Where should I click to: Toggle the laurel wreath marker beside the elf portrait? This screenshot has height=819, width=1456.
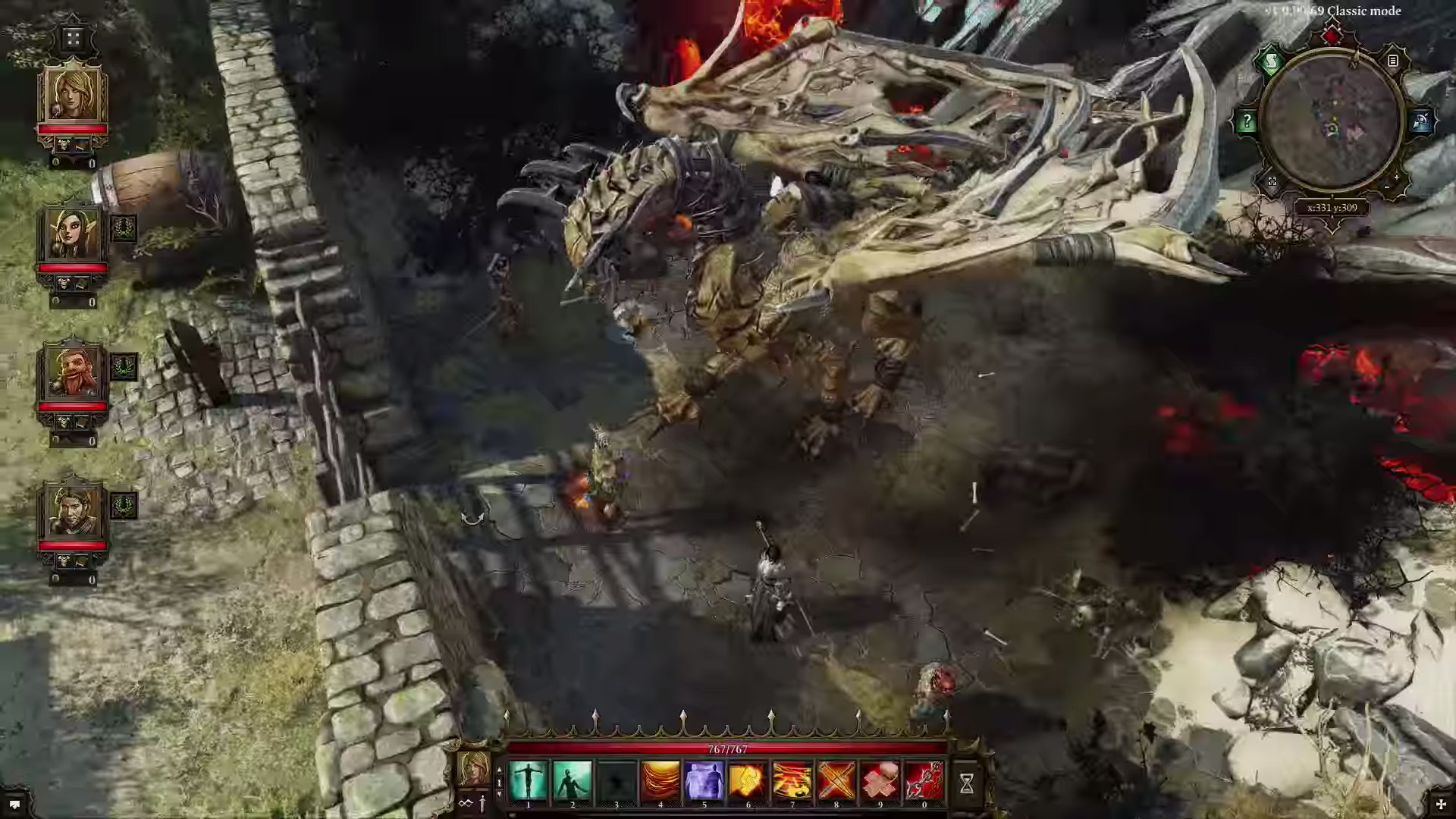pos(124,227)
